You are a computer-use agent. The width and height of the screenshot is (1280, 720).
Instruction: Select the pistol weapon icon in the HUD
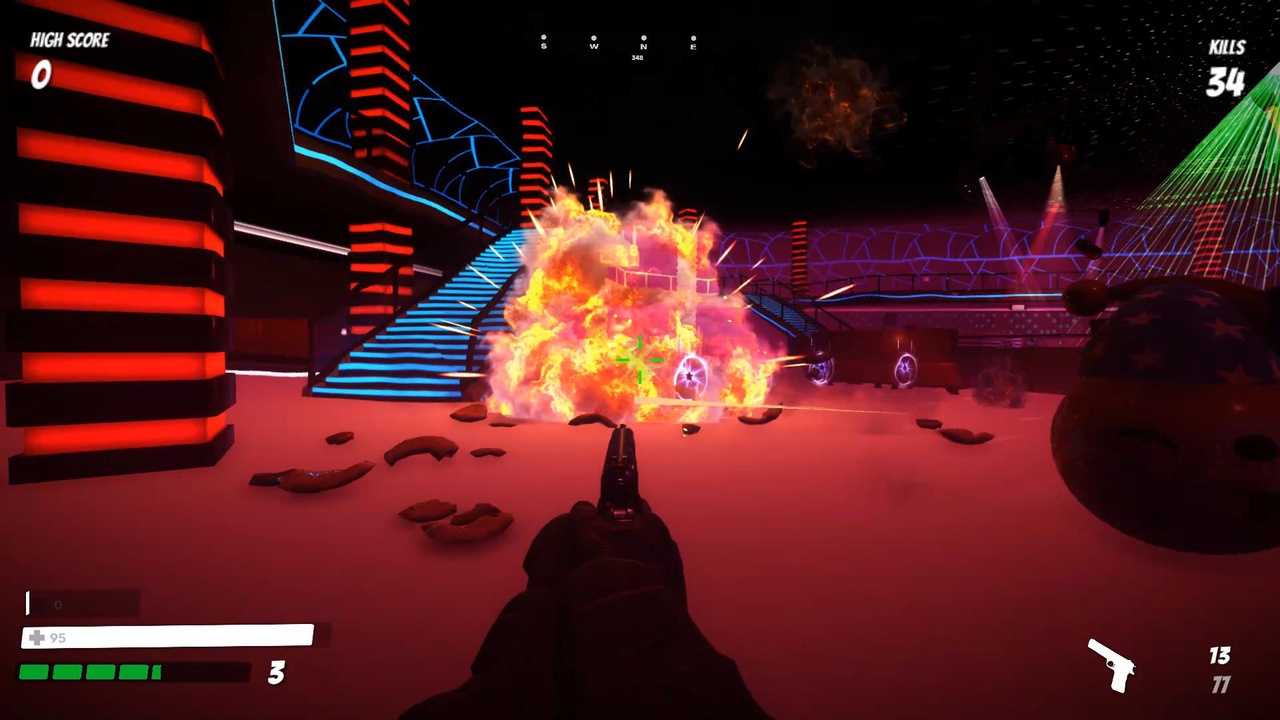click(x=1112, y=667)
